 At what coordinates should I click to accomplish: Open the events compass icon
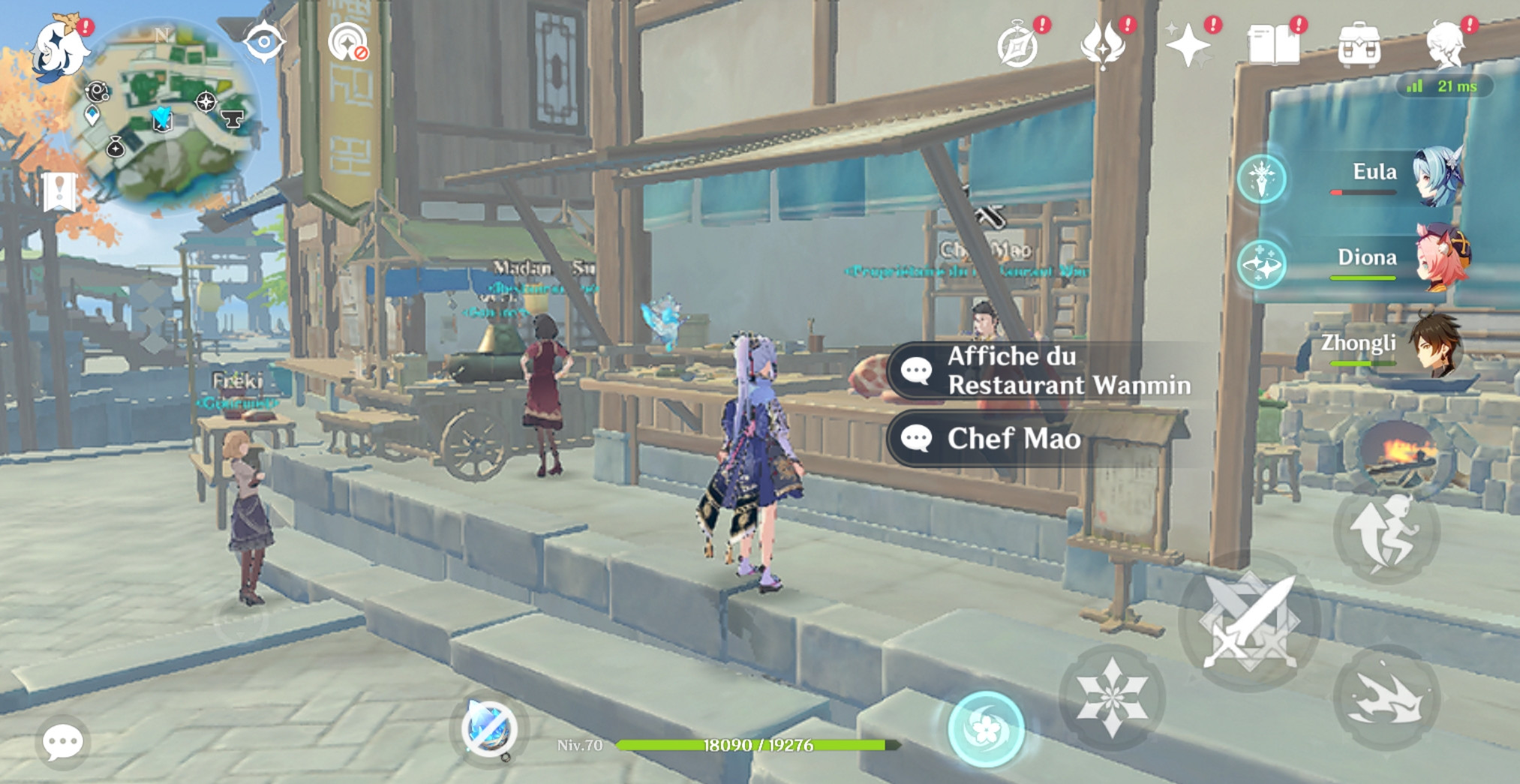(1017, 47)
